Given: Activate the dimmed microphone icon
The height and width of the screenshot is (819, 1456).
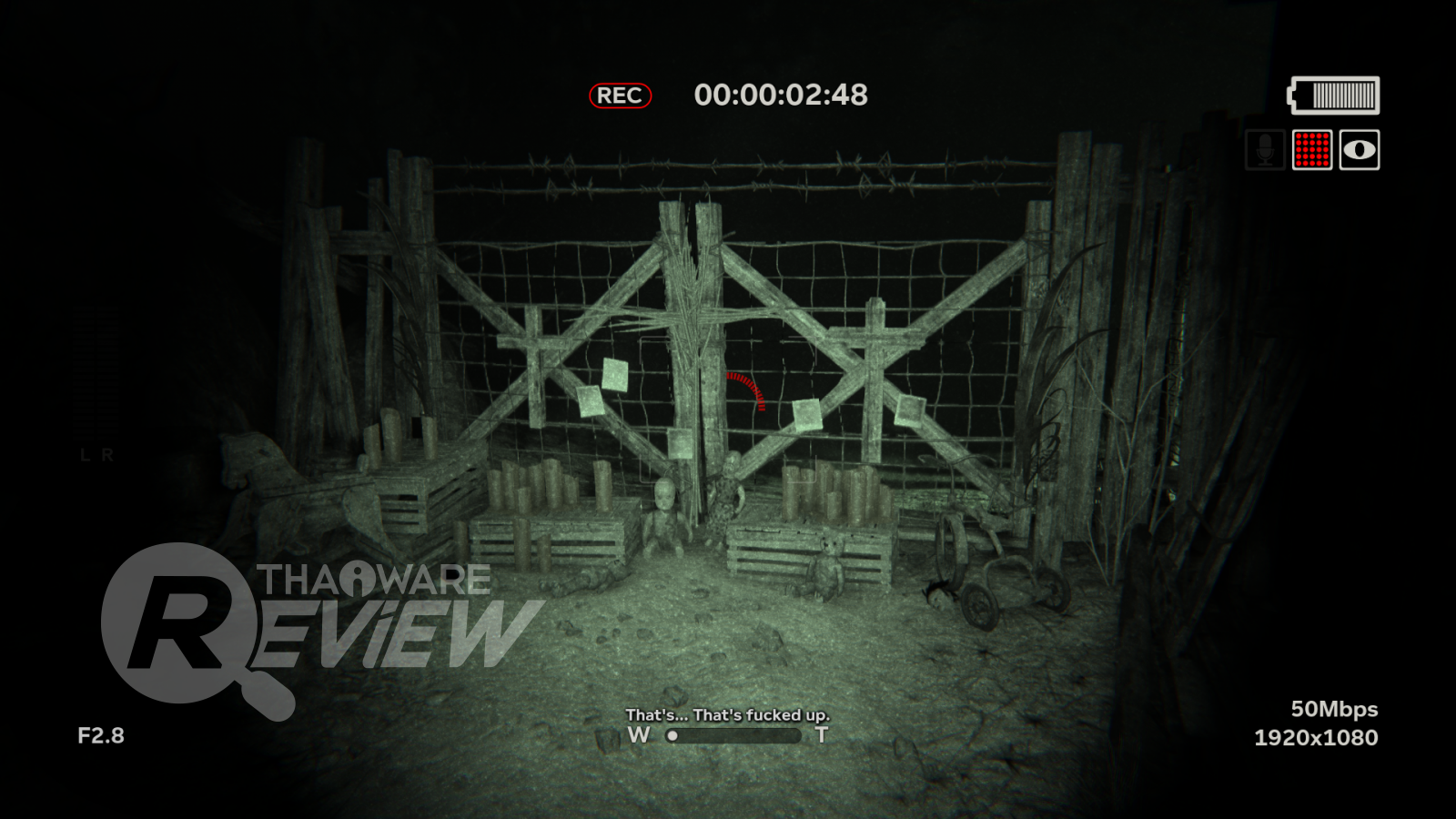Looking at the screenshot, I should click(x=1265, y=150).
